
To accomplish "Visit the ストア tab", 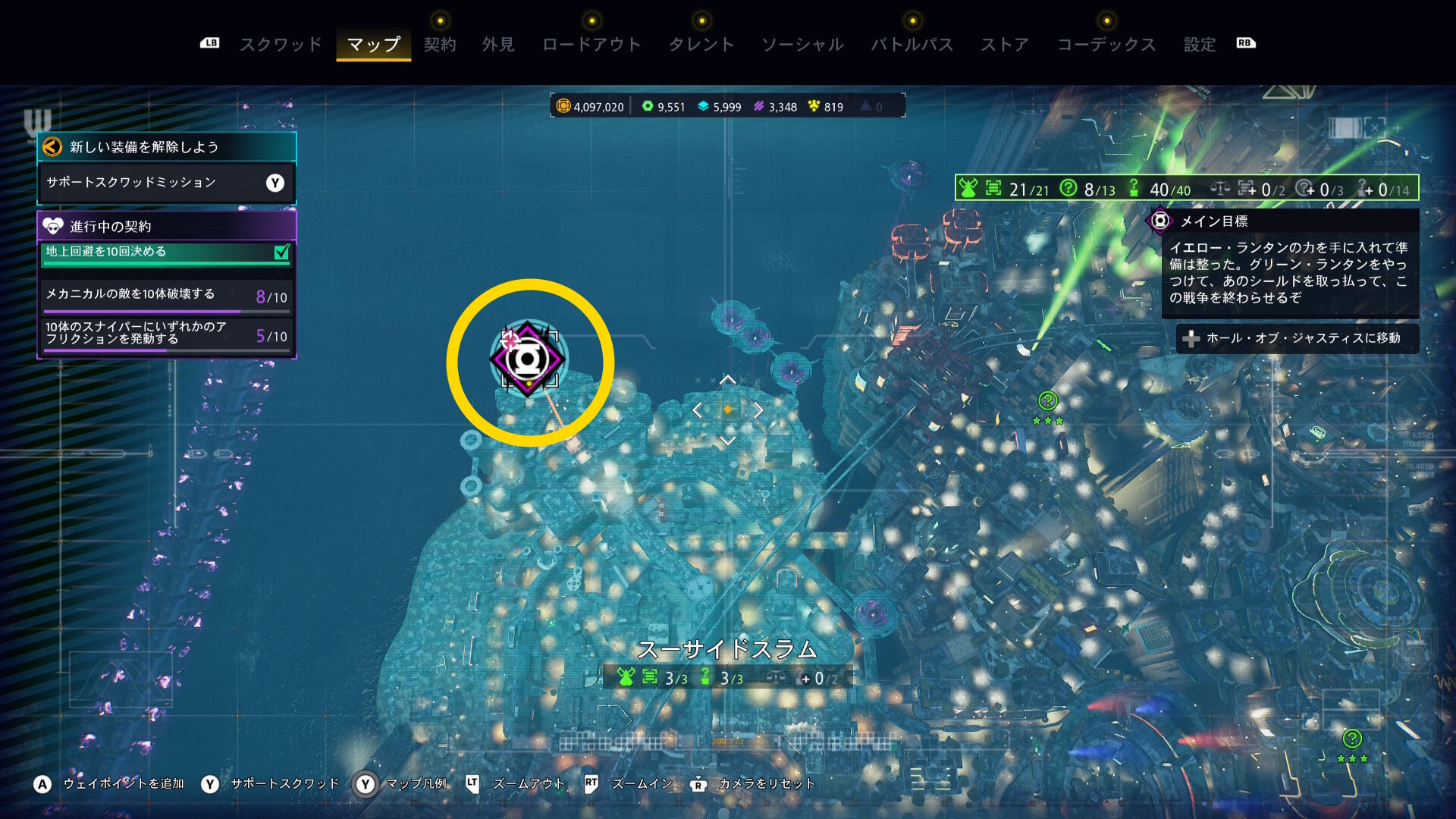I will 1005,45.
